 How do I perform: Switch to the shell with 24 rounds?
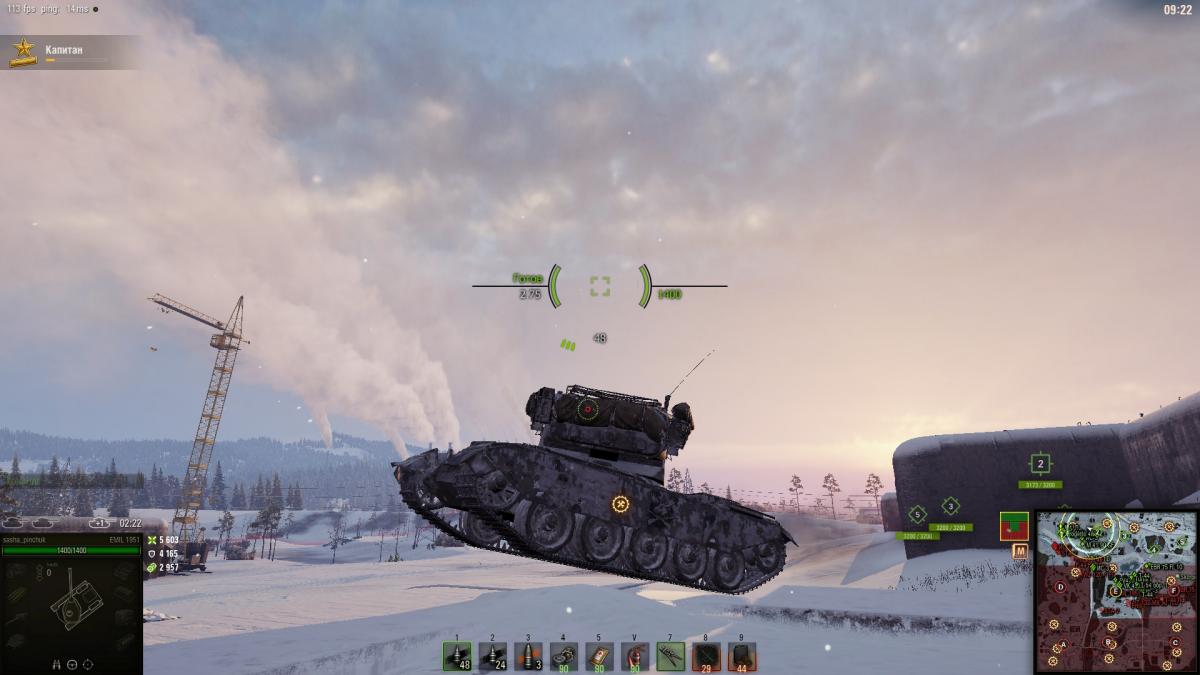[492, 656]
